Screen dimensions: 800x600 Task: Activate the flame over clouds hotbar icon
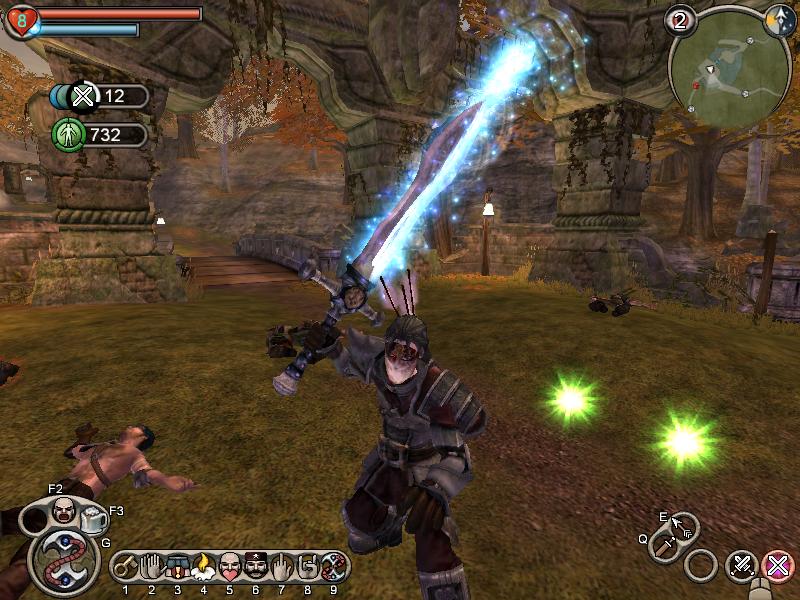tap(204, 568)
